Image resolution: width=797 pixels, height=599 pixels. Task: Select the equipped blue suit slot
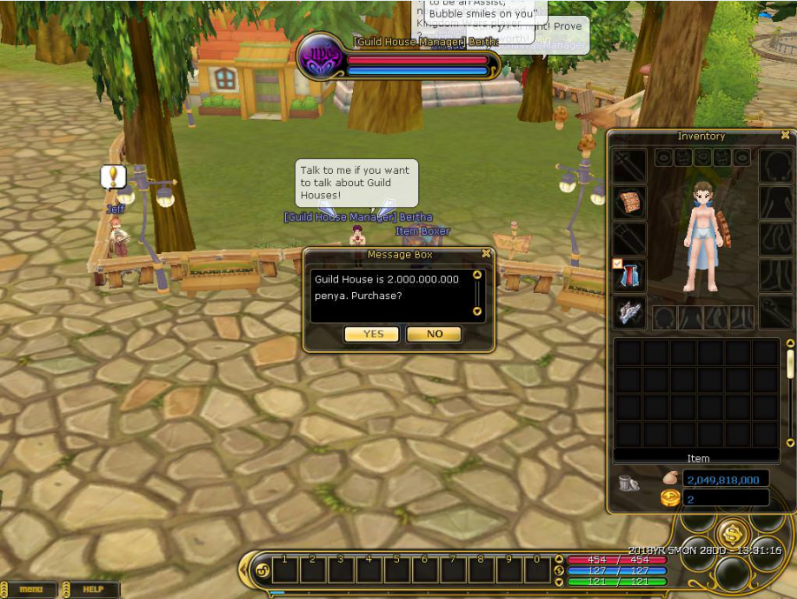tap(629, 275)
